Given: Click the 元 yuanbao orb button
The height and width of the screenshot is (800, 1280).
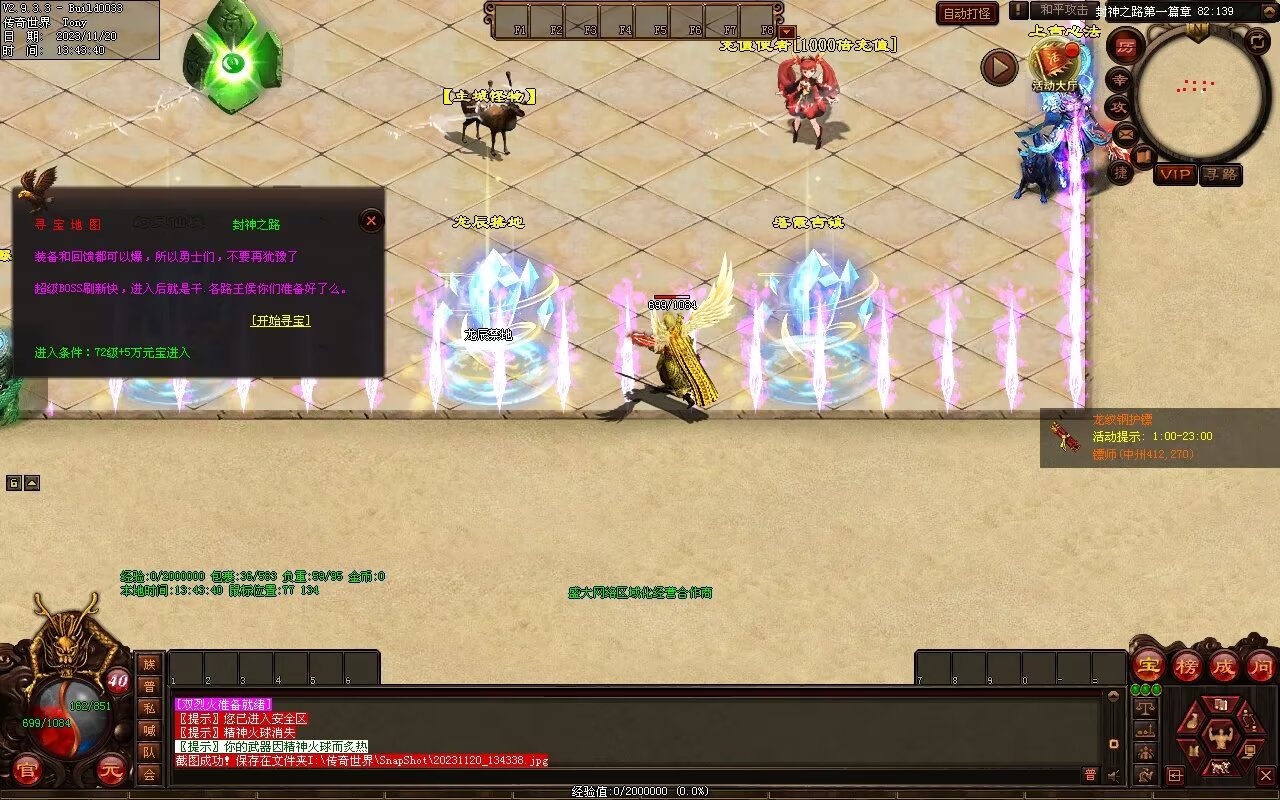Looking at the screenshot, I should click(111, 771).
